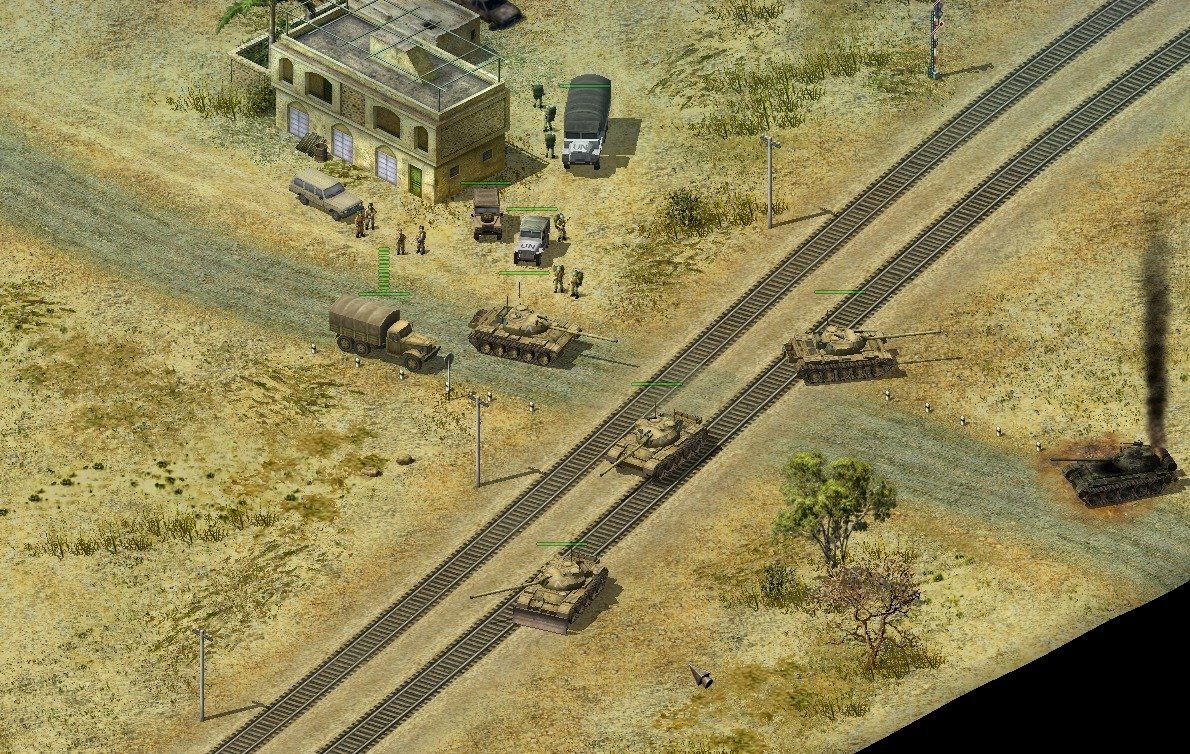Image resolution: width=1190 pixels, height=754 pixels.
Task: Select the small white UN jeep
Action: pos(532,240)
